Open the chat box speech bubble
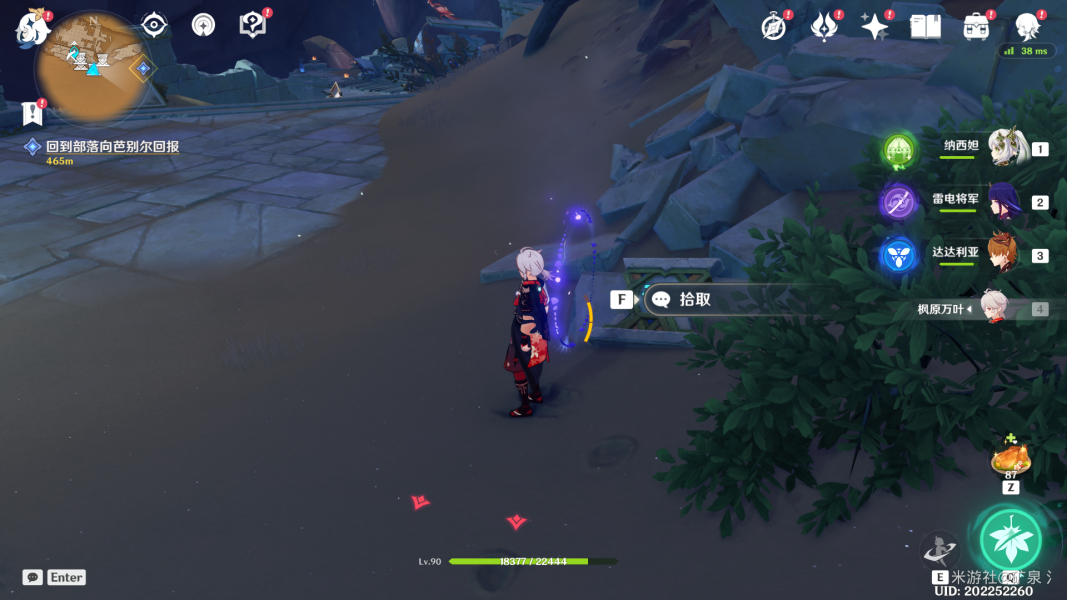The height and width of the screenshot is (600, 1067). point(33,577)
